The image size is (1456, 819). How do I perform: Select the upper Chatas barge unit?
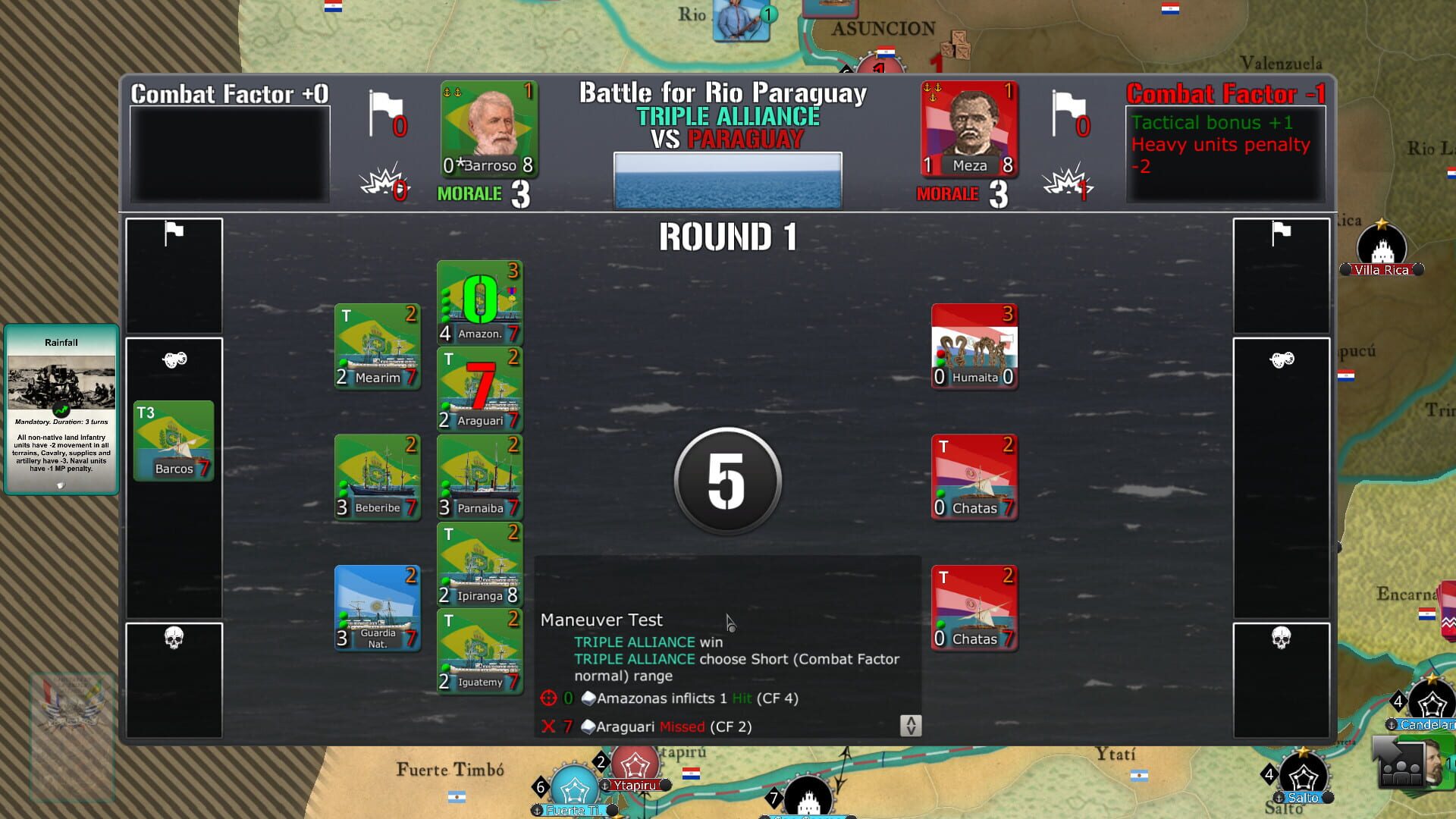(974, 476)
